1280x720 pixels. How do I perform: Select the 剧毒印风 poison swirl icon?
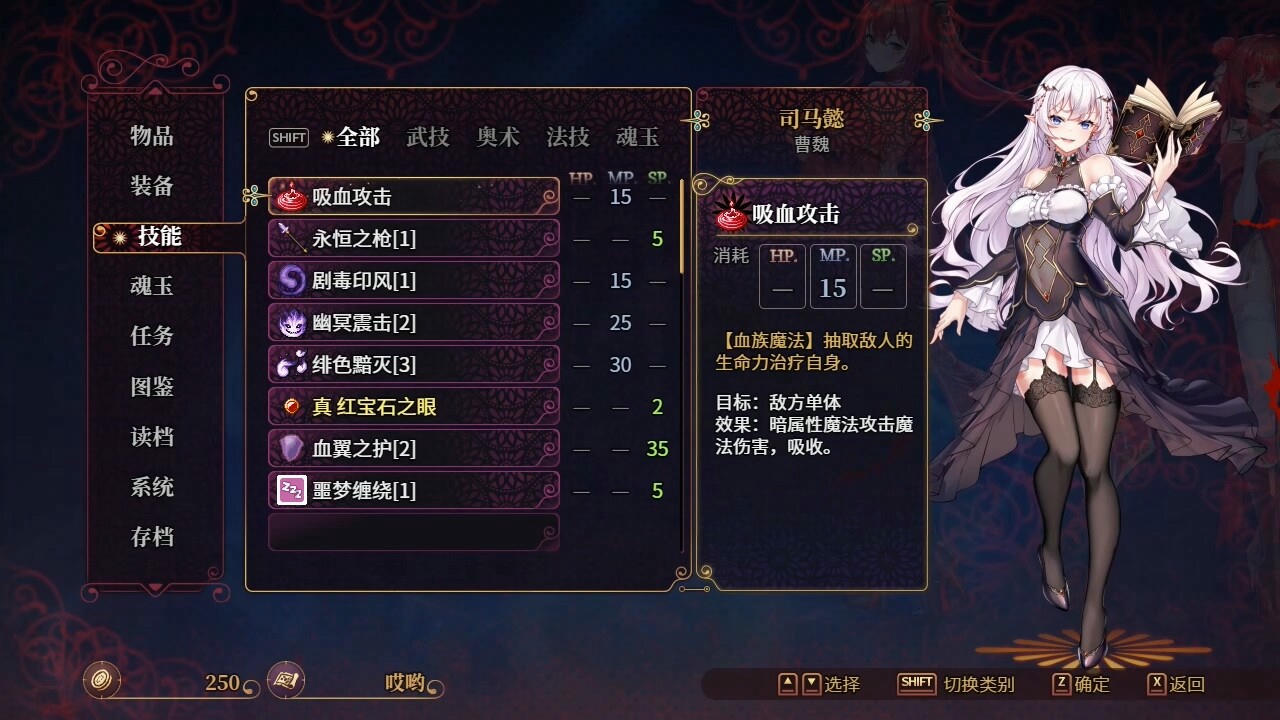[x=290, y=280]
